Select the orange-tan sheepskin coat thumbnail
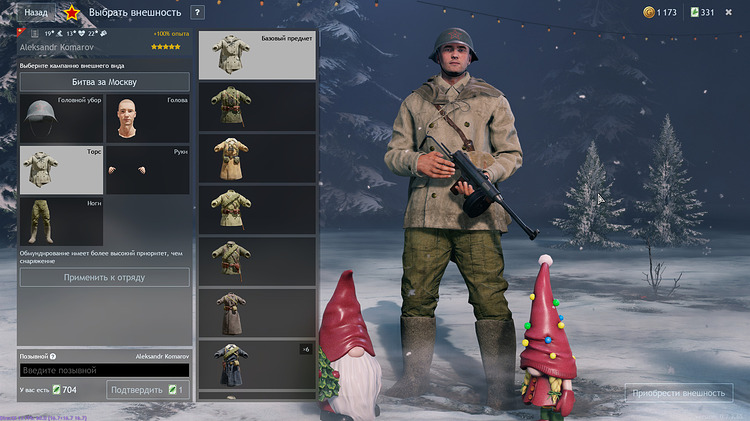The image size is (750, 421). click(x=258, y=158)
